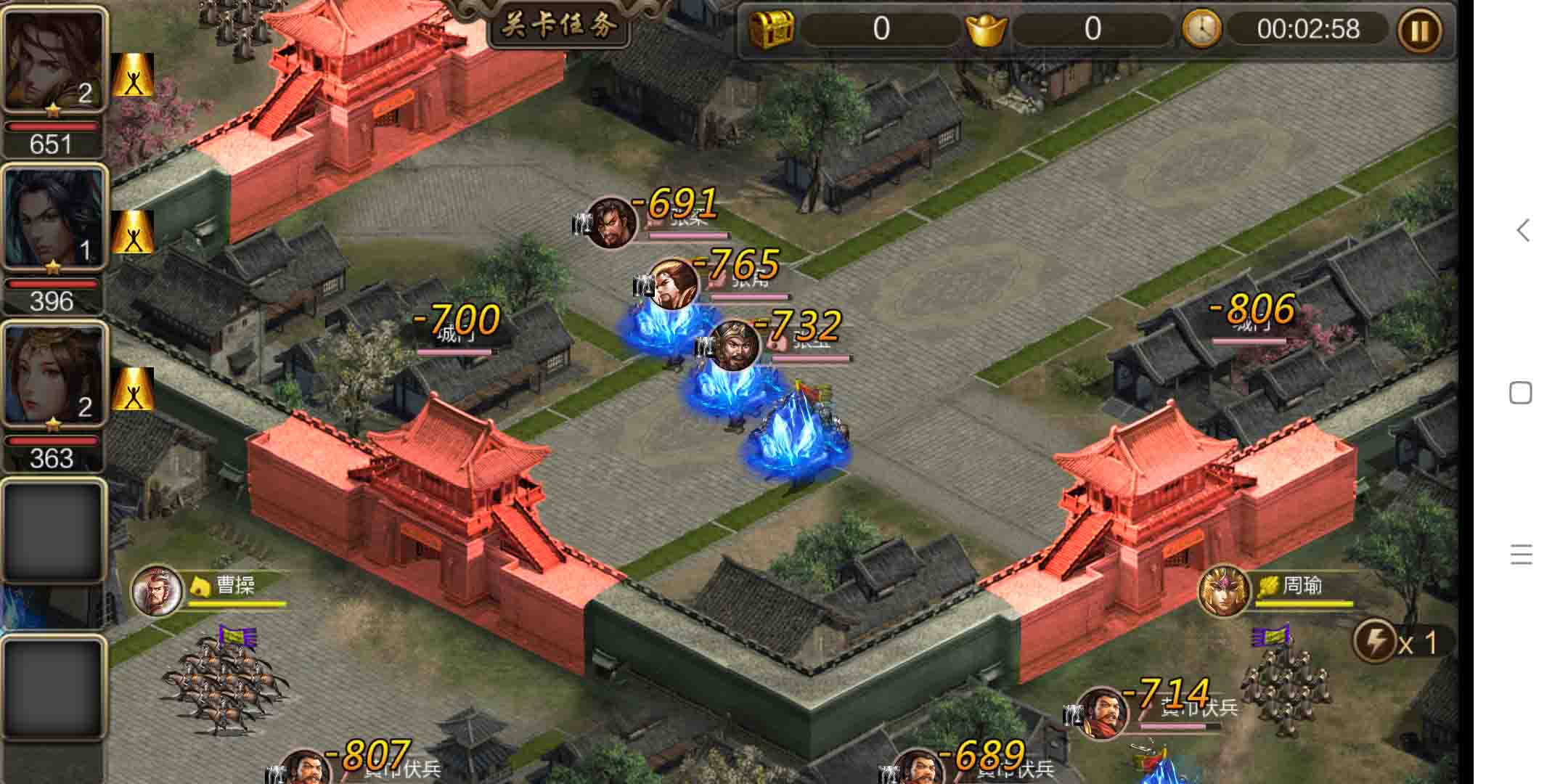Tap the treasure chest icon in the top bar

tap(774, 30)
